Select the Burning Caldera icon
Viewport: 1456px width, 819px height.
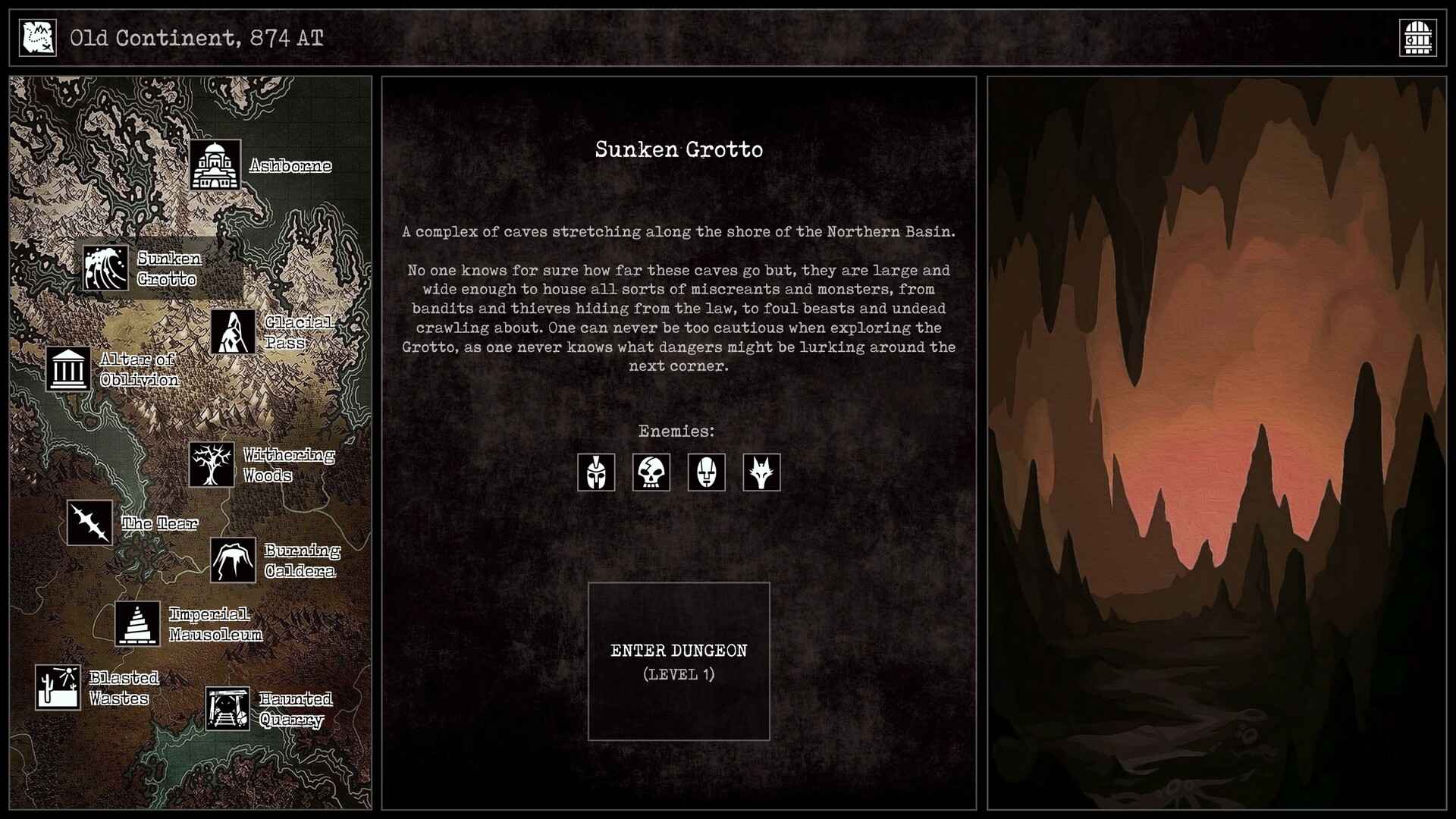tap(233, 559)
